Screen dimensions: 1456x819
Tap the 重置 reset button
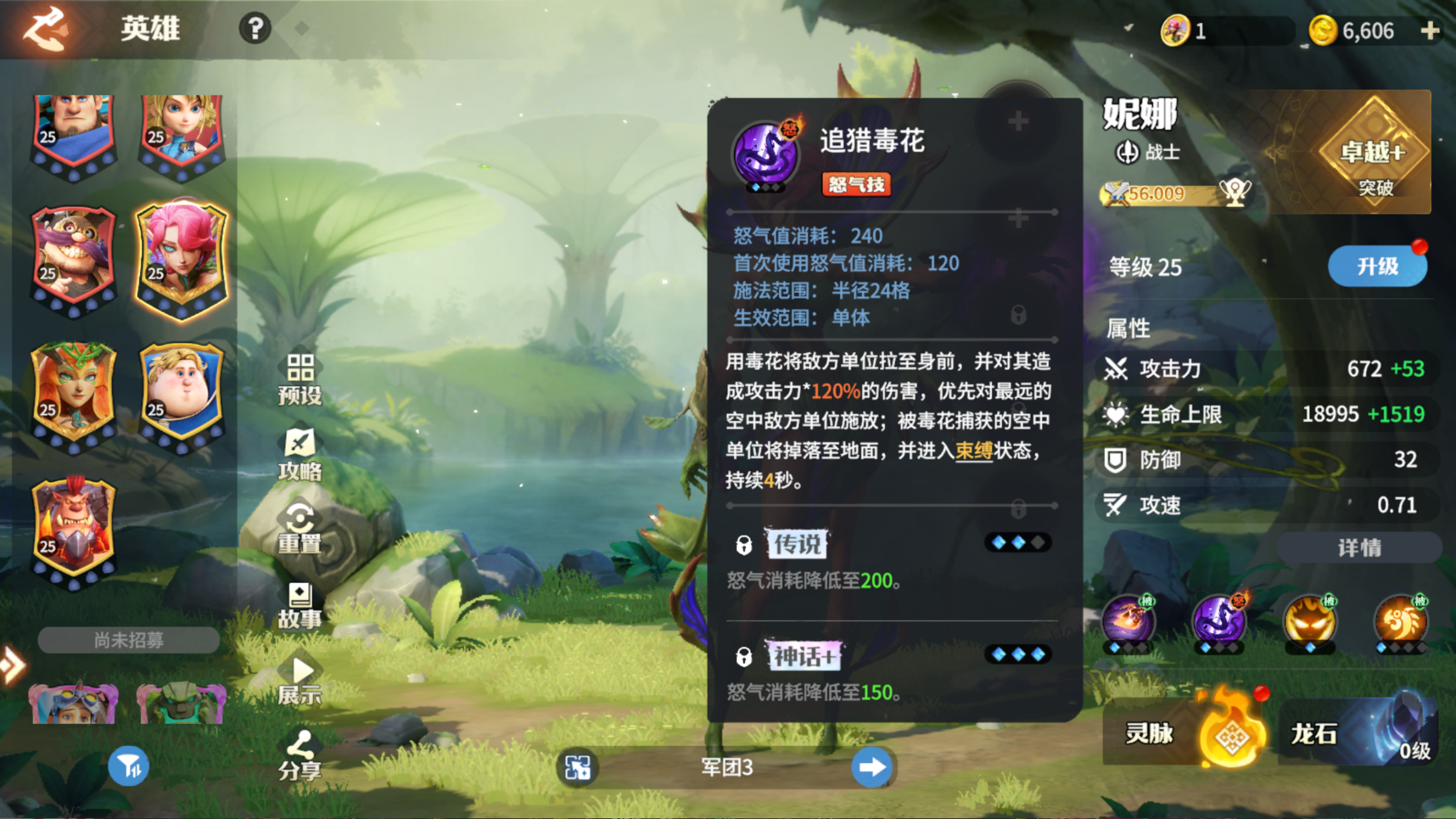tap(300, 528)
